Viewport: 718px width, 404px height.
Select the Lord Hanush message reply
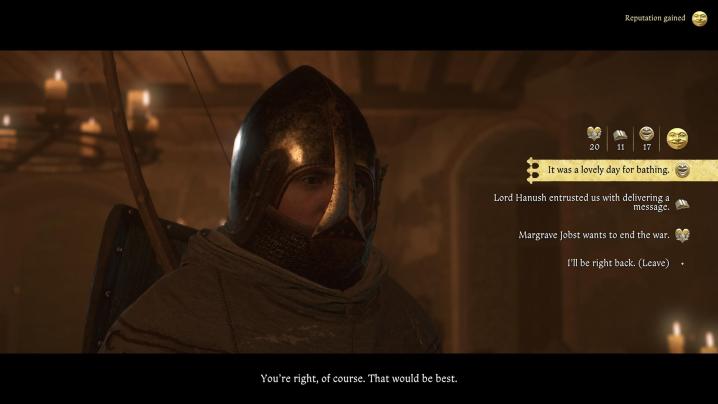pos(582,202)
